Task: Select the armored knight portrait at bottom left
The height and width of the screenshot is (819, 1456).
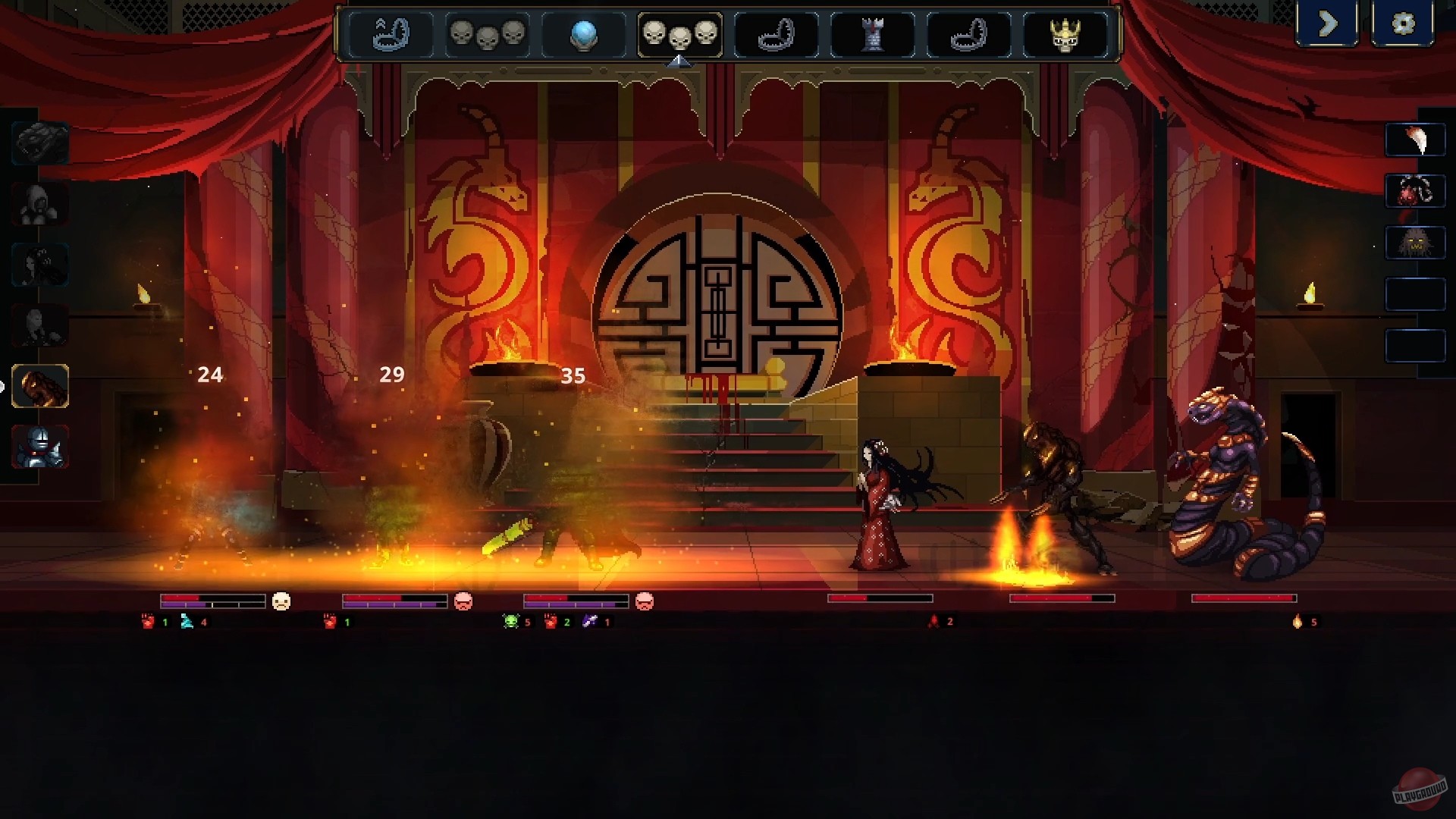Action: [x=39, y=447]
